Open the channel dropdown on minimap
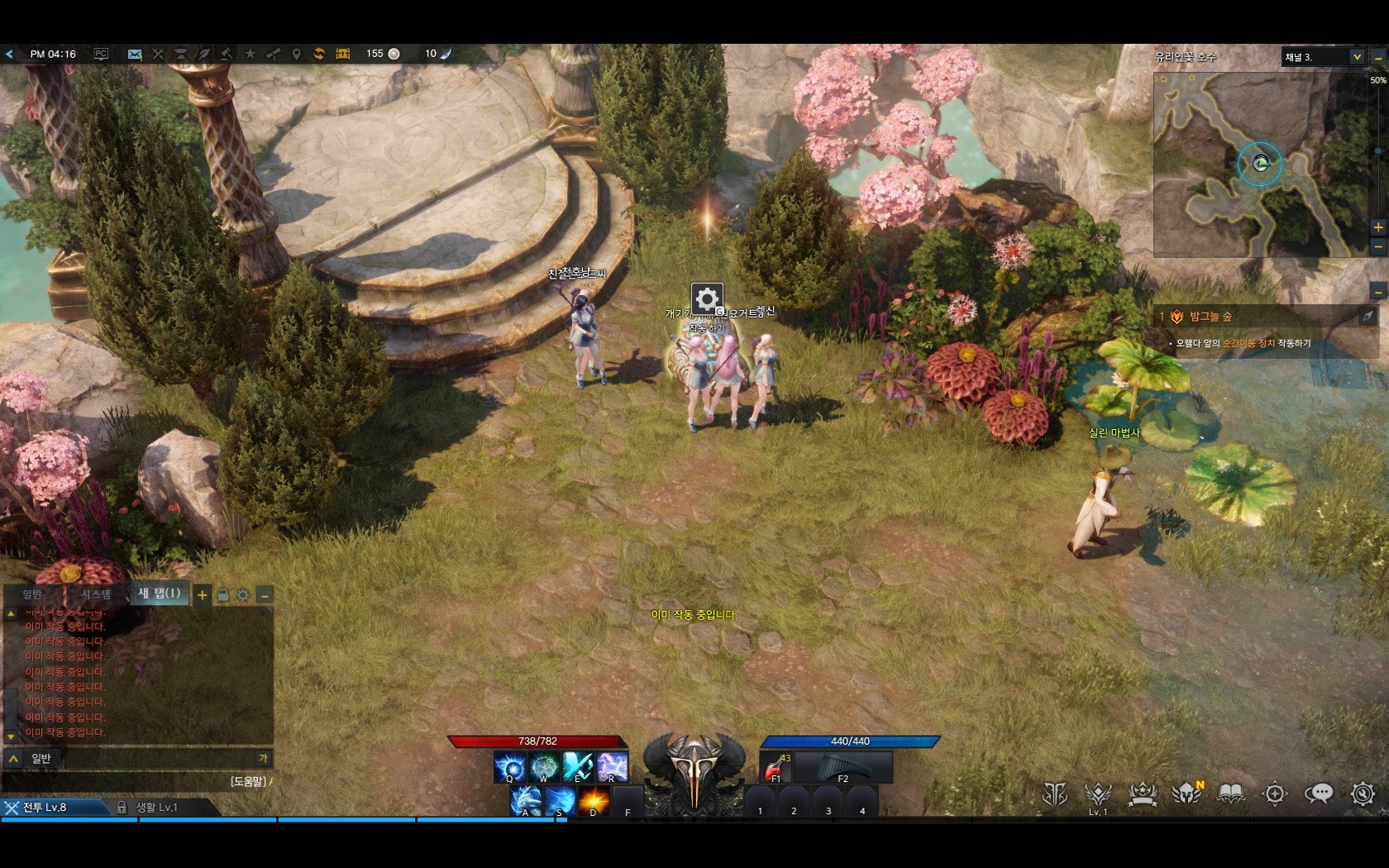Viewport: 1389px width, 868px height. pos(1356,57)
